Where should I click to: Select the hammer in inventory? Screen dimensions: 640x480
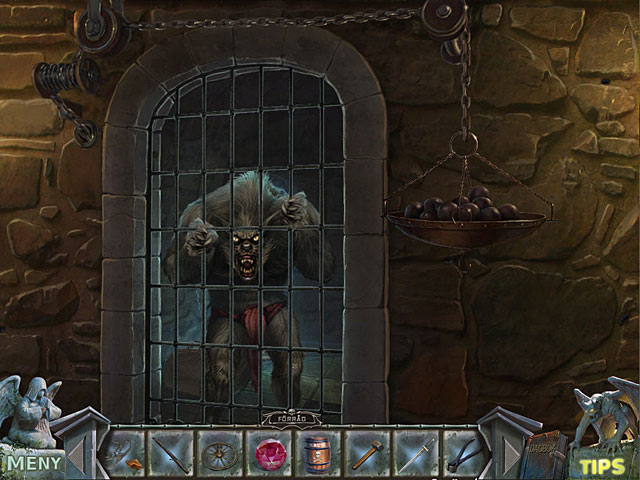tap(368, 452)
